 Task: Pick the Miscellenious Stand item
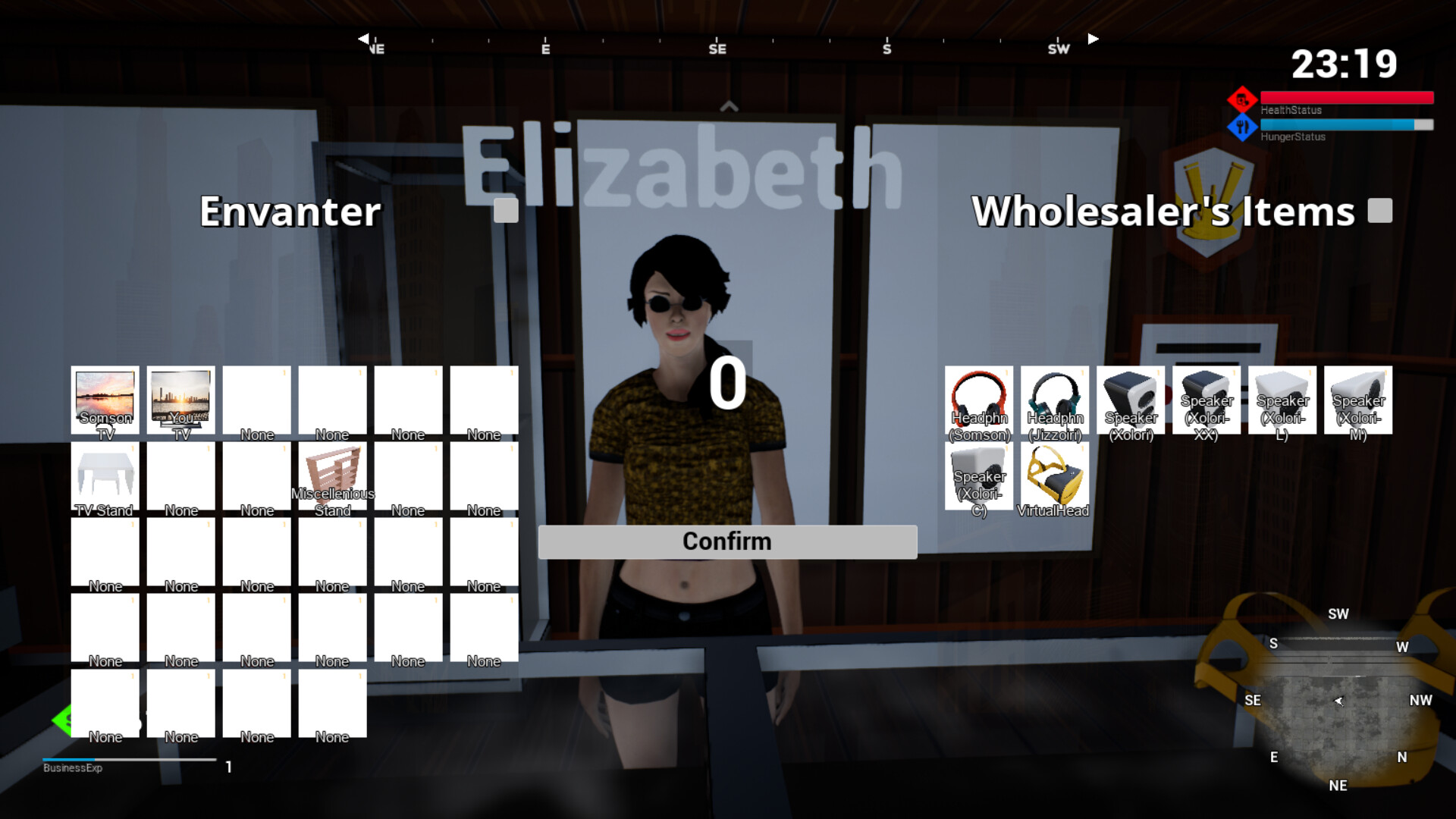coord(332,476)
